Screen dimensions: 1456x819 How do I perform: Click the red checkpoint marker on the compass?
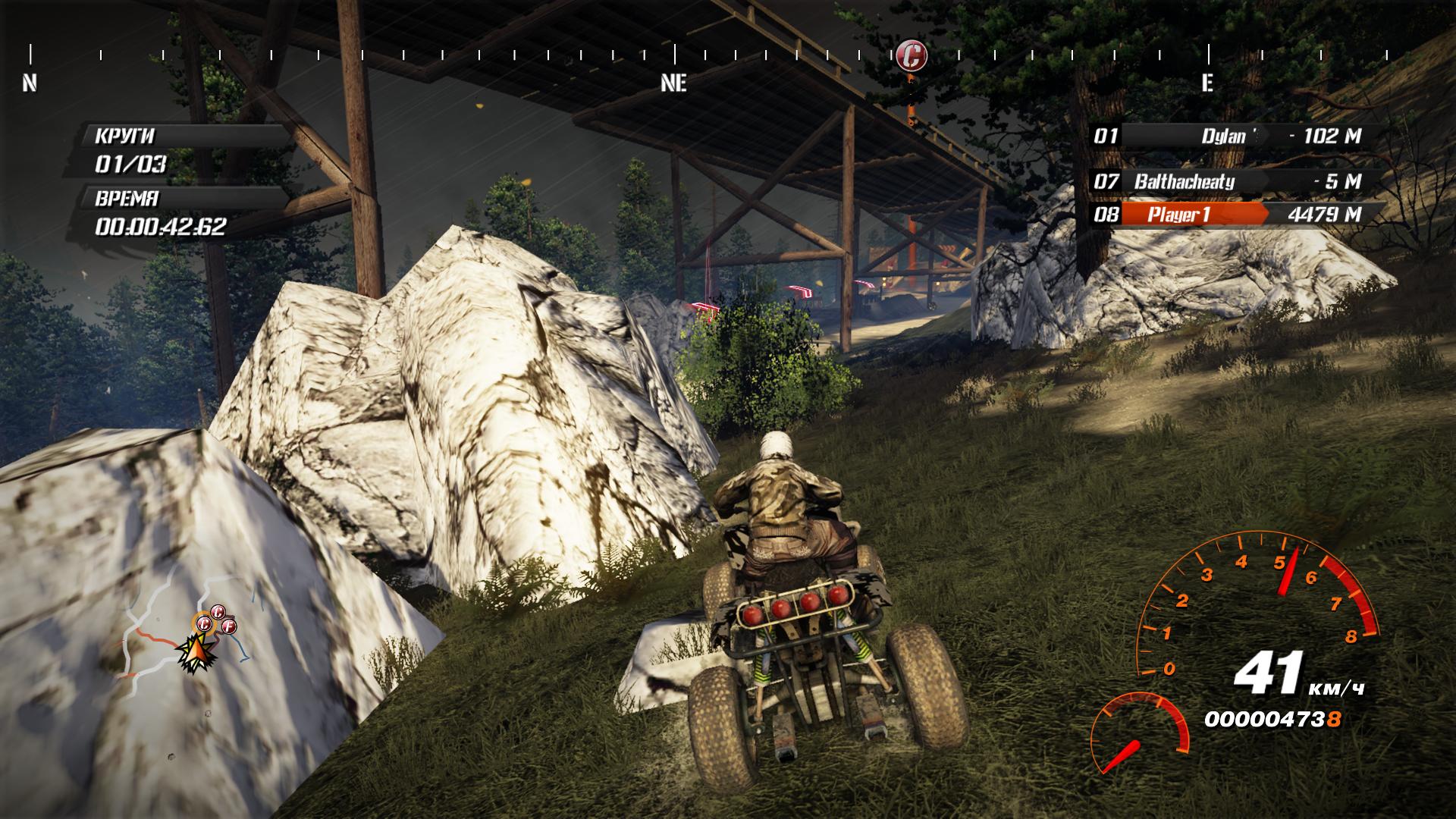911,55
